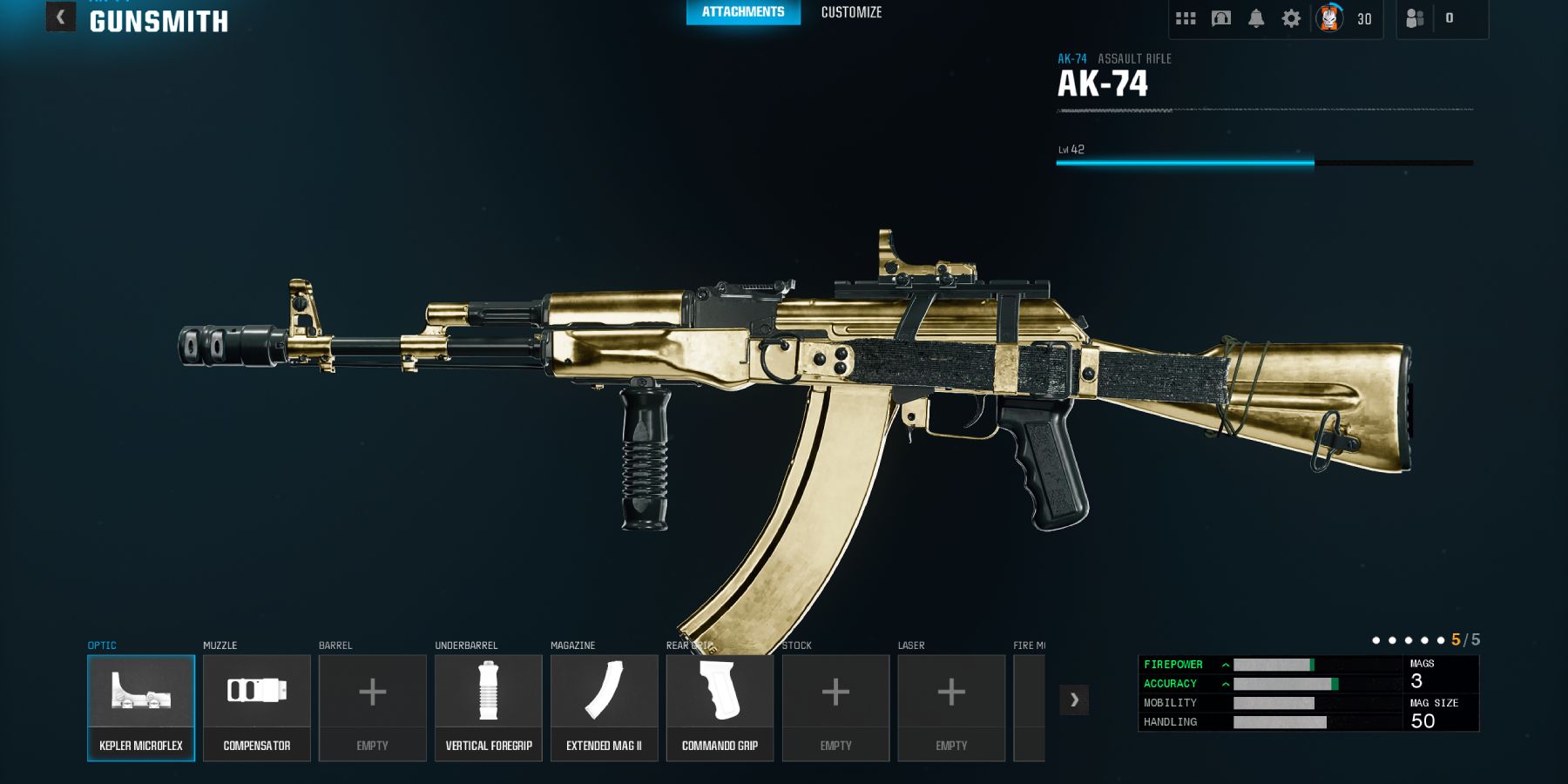Open notifications with the bell icon

(1256, 18)
